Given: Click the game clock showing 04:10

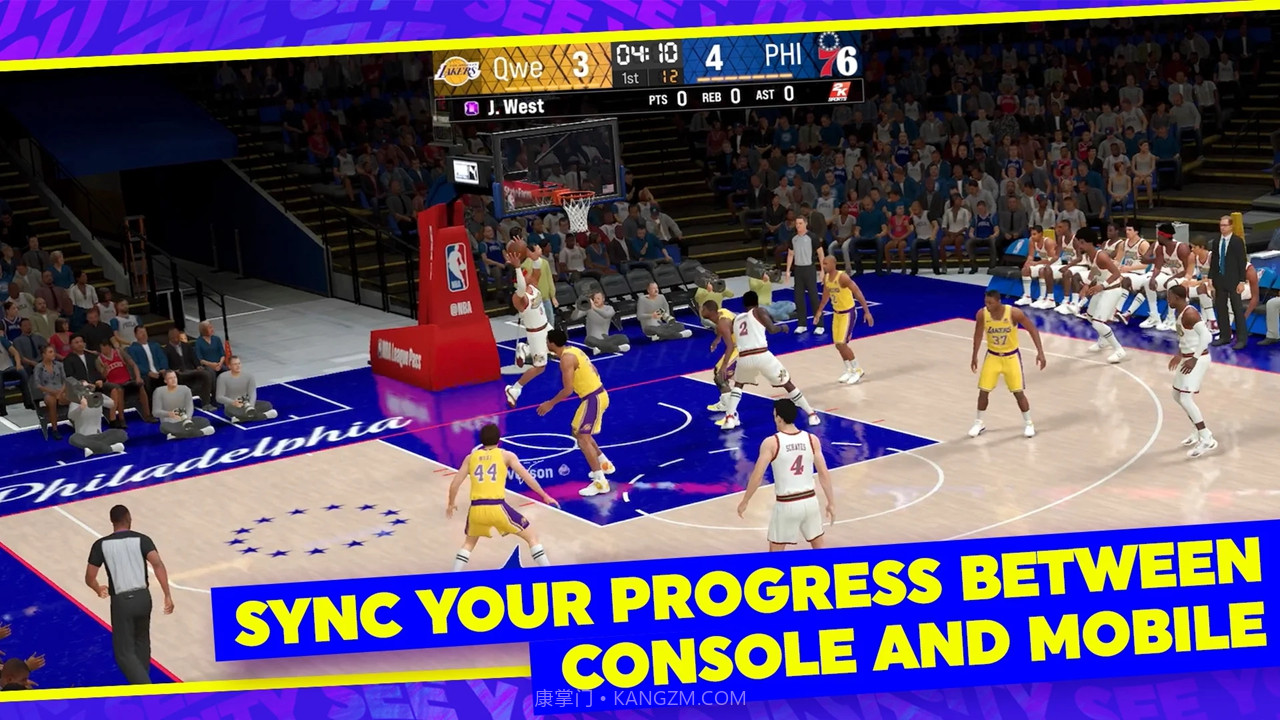Looking at the screenshot, I should [x=646, y=53].
